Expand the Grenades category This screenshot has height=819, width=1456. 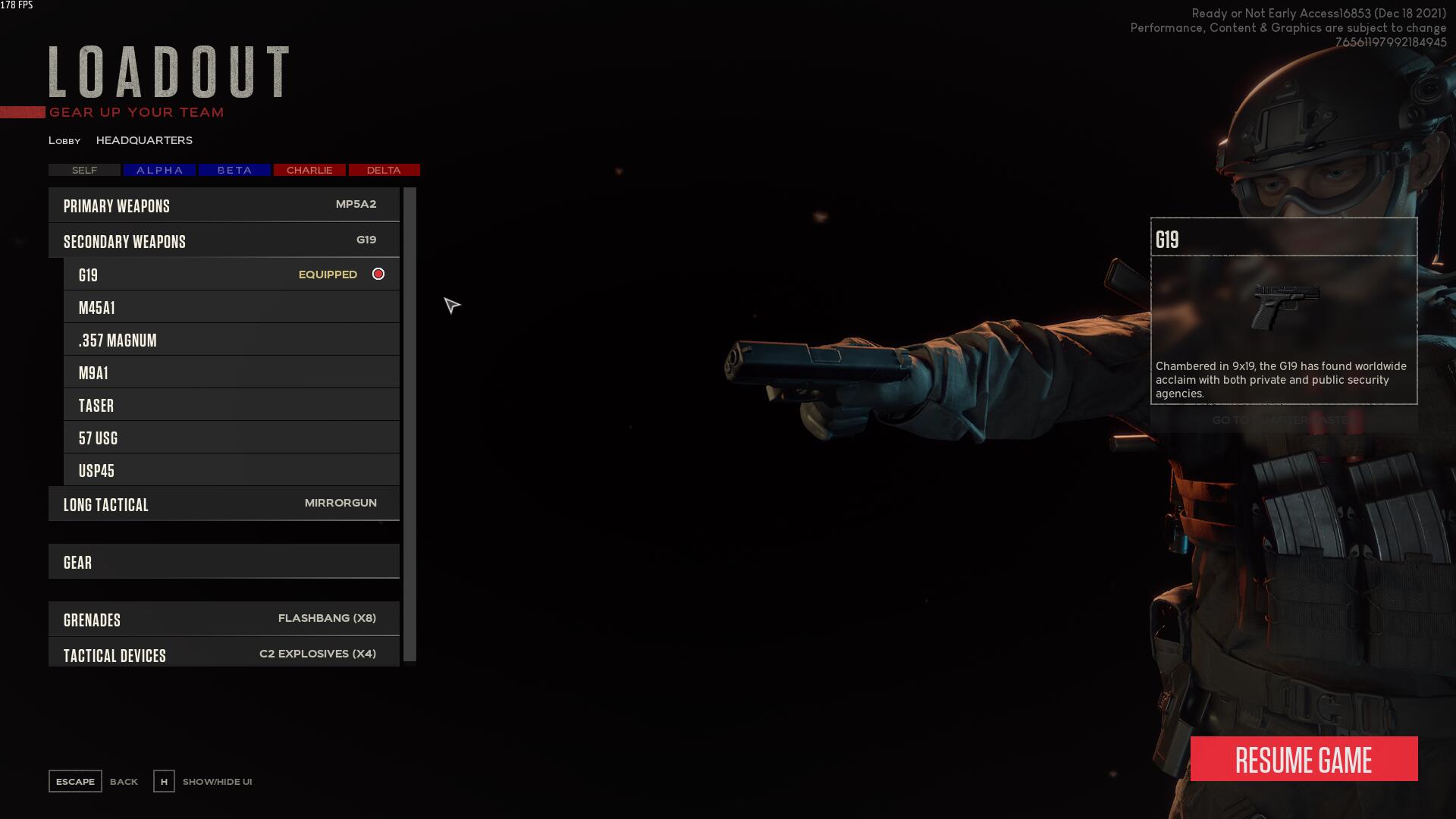pos(224,620)
